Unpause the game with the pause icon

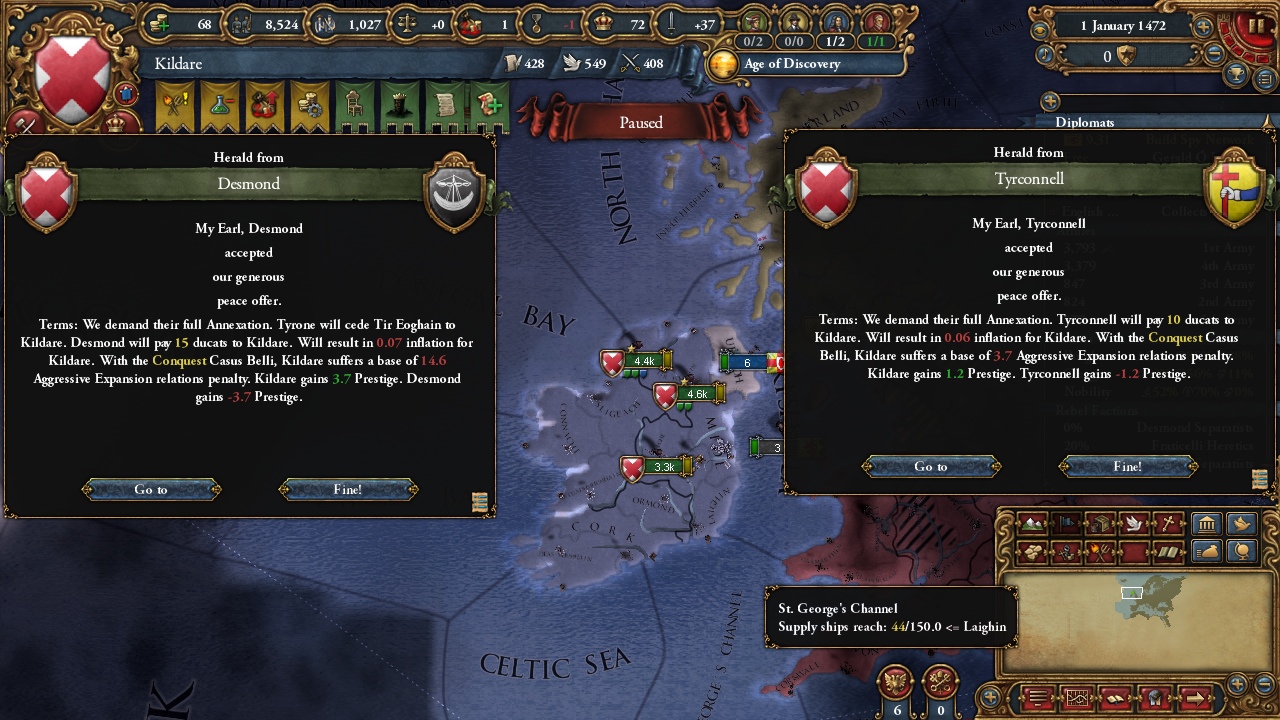pos(1255,25)
